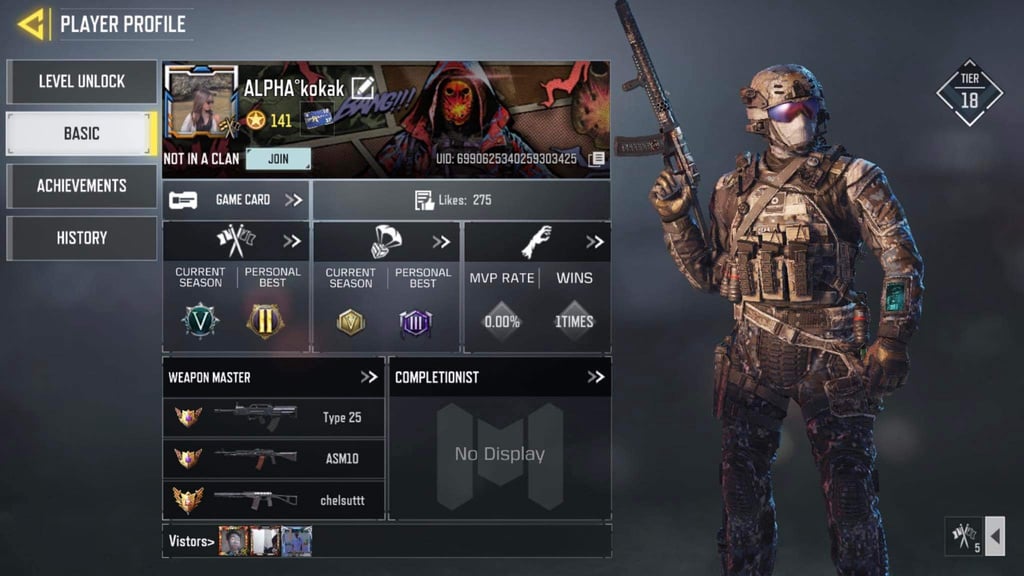Open the chelsuttt weapon row
This screenshot has width=1024, height=576.
click(273, 499)
